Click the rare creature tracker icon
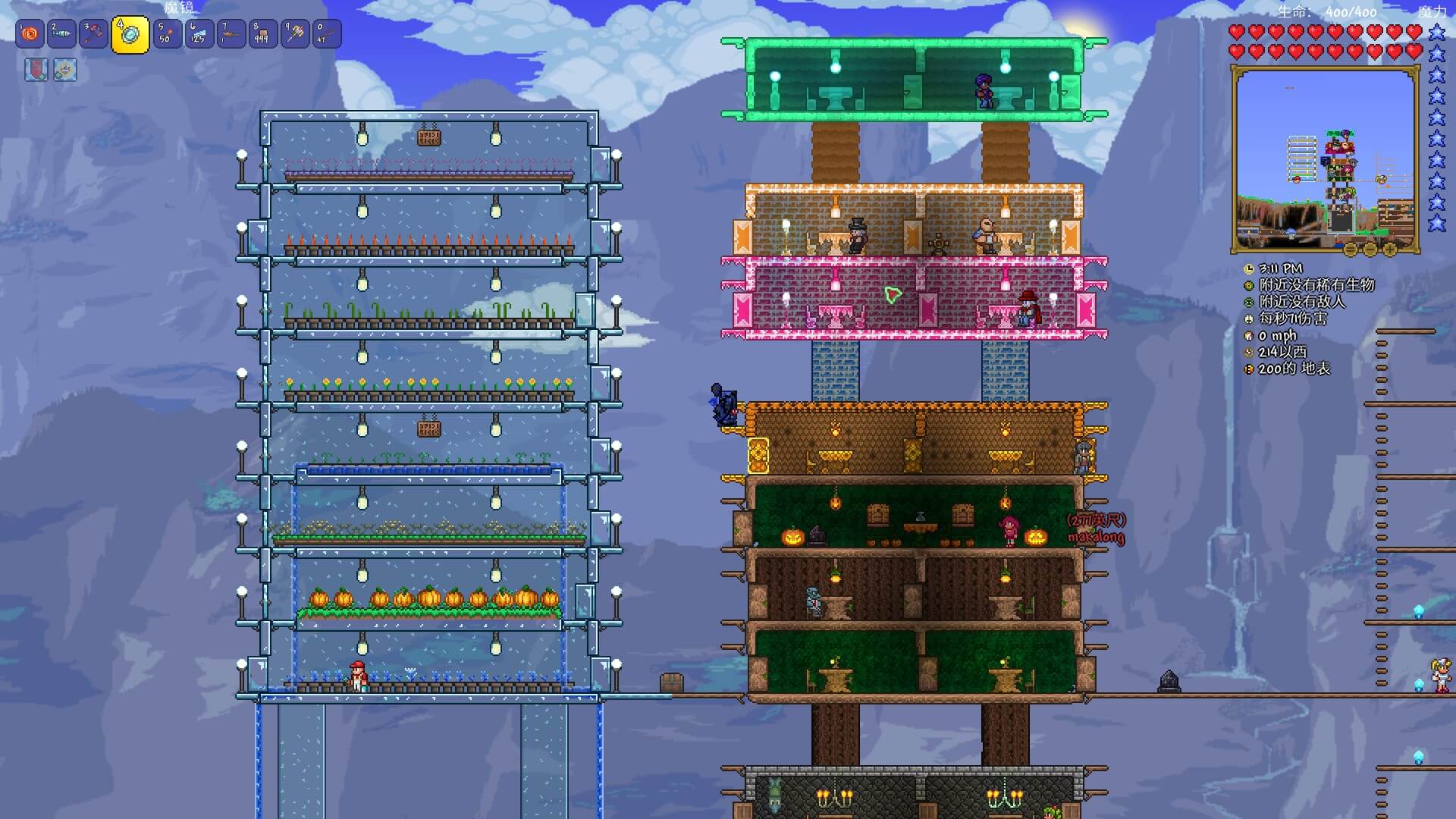1456x819 pixels. click(x=1249, y=286)
